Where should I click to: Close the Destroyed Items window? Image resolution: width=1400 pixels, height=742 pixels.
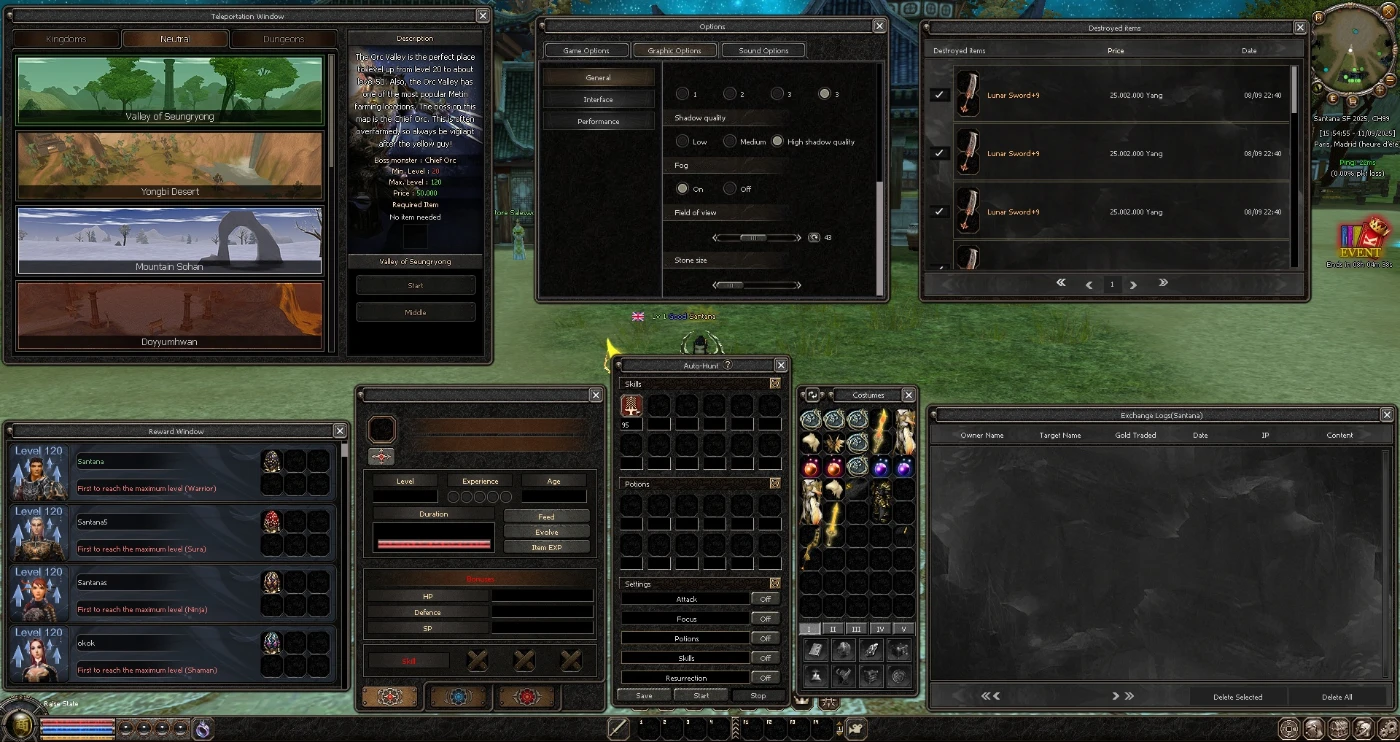pyautogui.click(x=1298, y=28)
